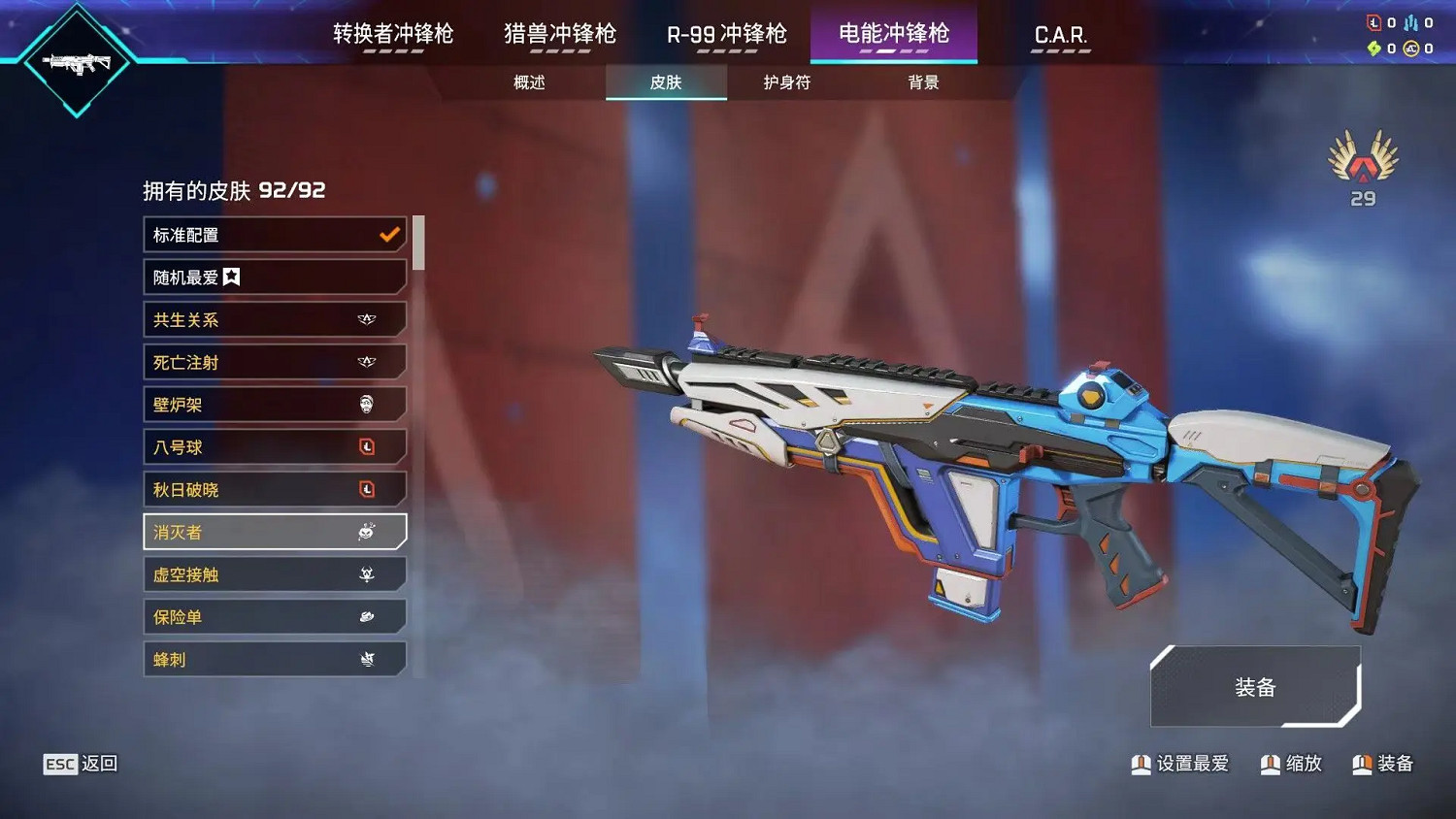Click the 装备 equip button

click(1255, 688)
